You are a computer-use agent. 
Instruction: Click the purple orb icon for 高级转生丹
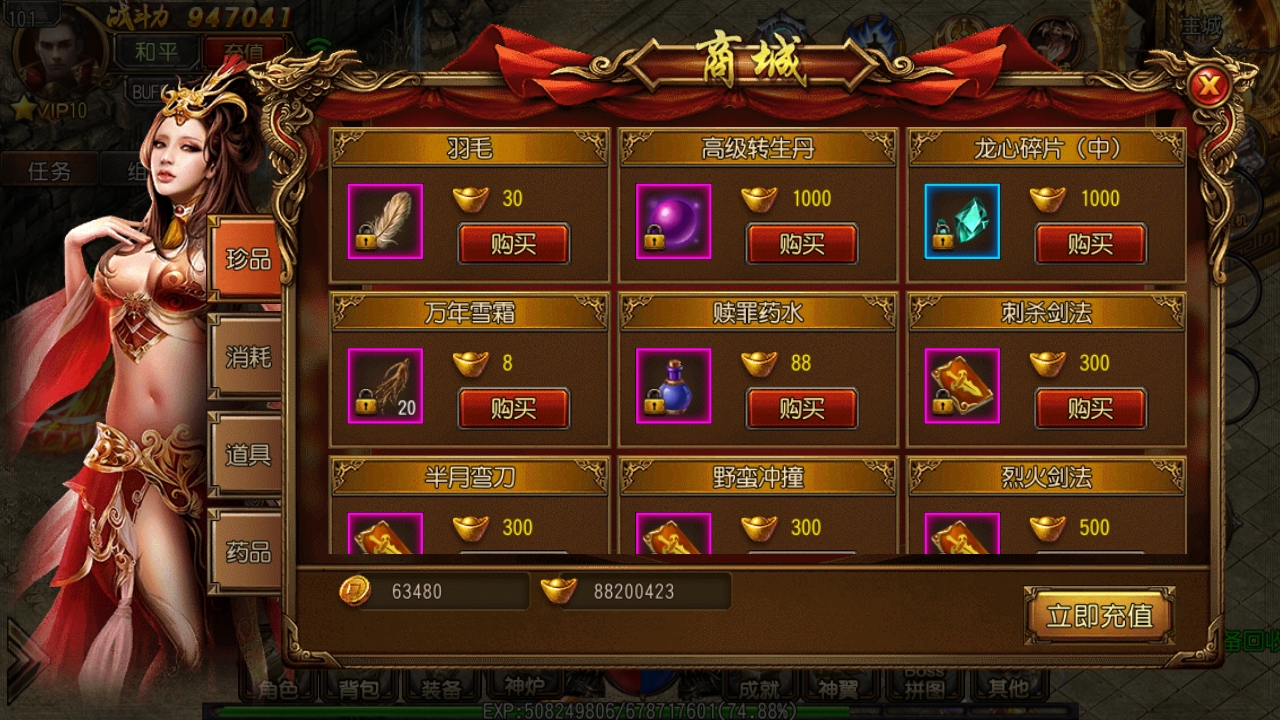[x=672, y=221]
